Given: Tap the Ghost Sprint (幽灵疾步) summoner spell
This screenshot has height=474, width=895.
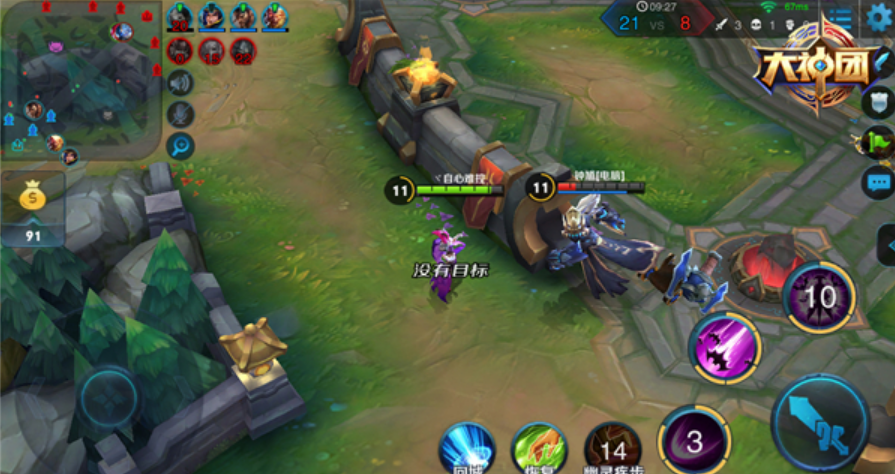Looking at the screenshot, I should (x=613, y=447).
